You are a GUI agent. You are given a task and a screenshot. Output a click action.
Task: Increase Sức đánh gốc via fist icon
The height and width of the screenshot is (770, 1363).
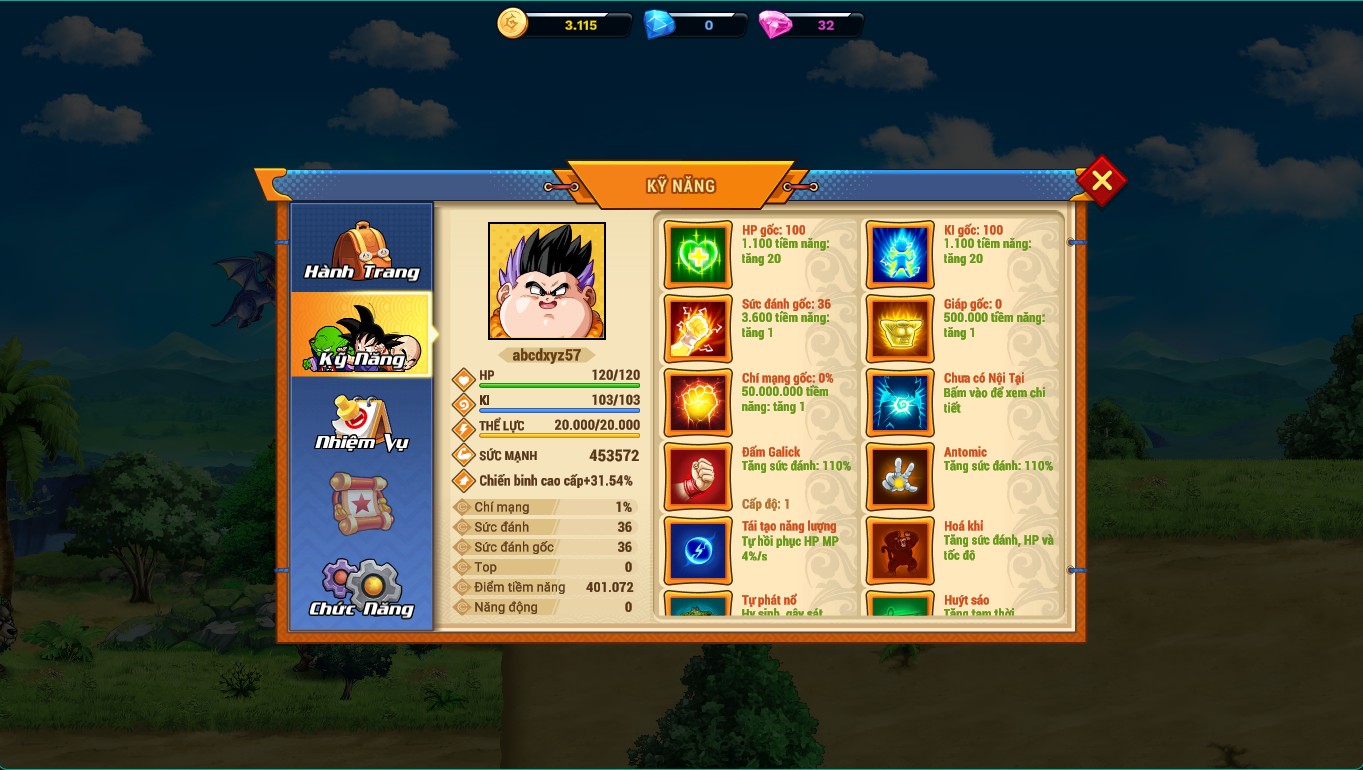(698, 329)
